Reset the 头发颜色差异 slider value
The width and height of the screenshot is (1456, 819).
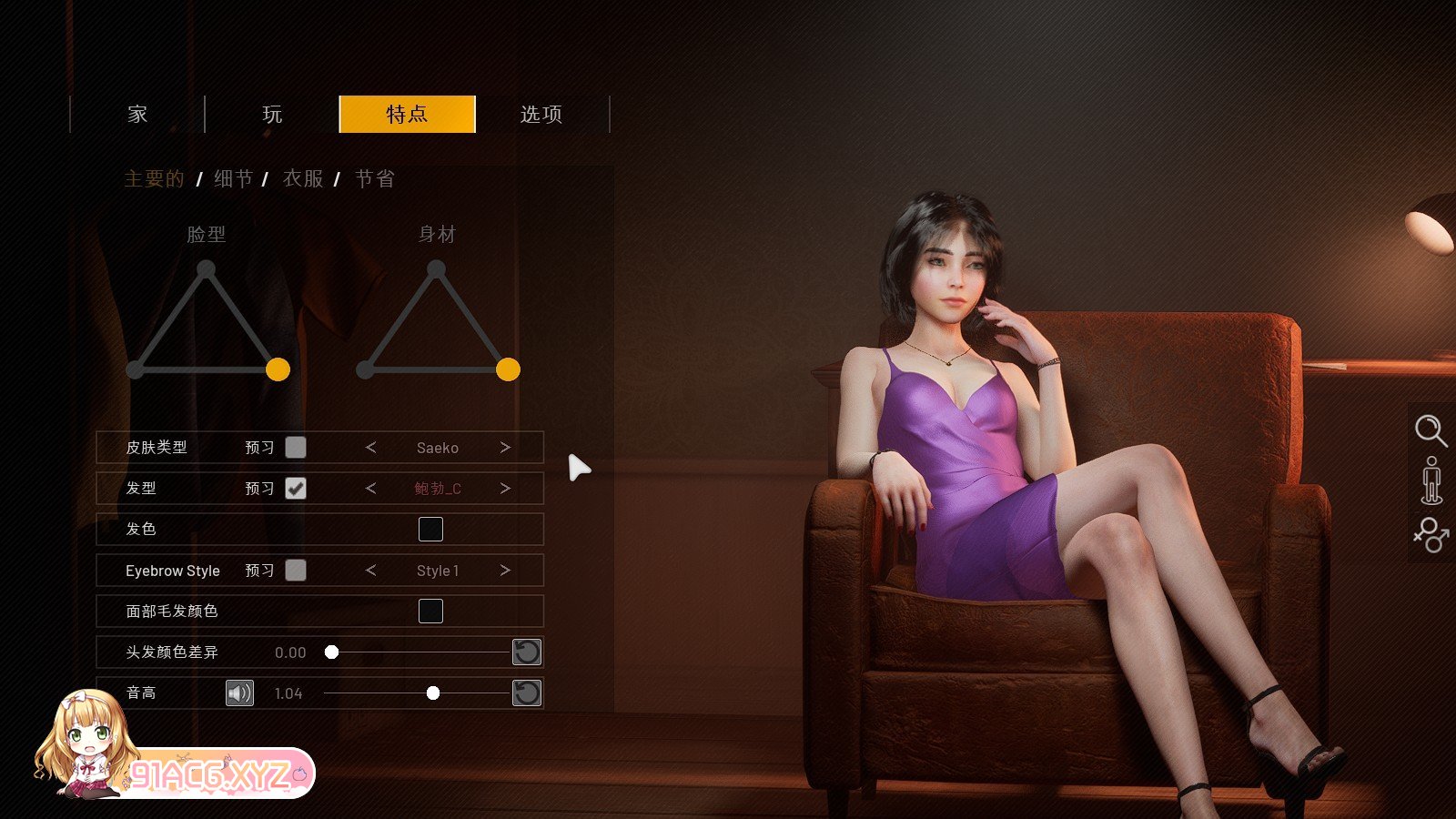(x=527, y=652)
